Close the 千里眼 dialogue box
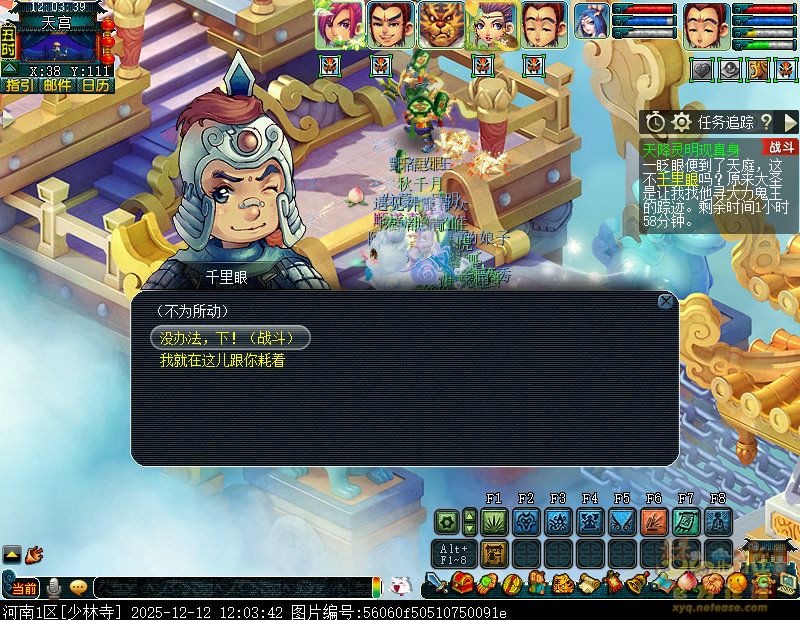Image resolution: width=800 pixels, height=620 pixels. point(665,301)
